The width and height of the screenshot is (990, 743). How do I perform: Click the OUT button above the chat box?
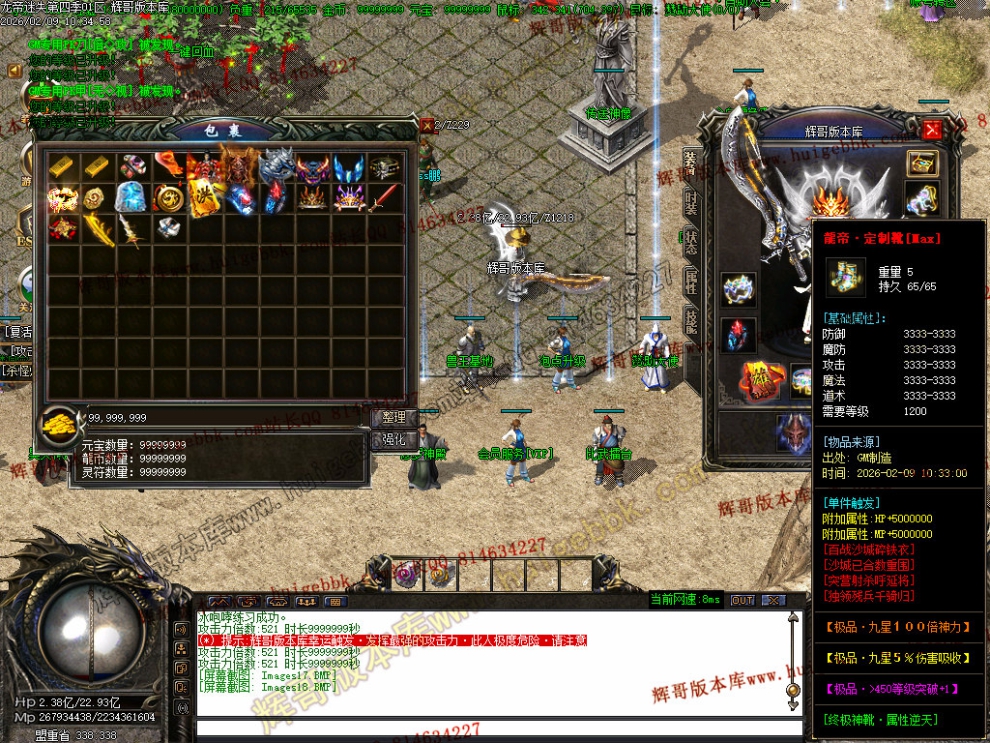[x=742, y=600]
